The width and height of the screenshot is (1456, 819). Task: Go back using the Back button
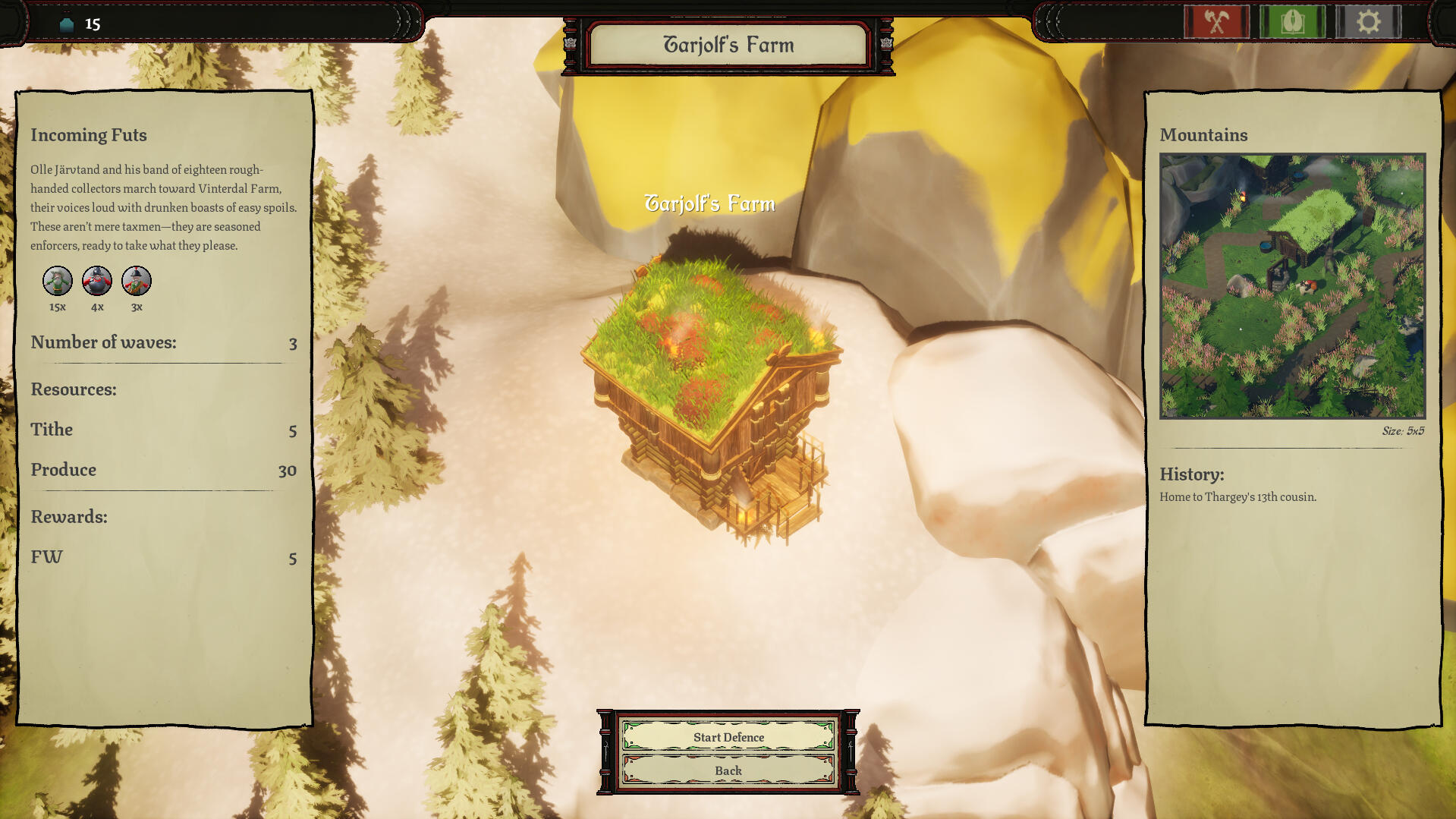pos(728,770)
